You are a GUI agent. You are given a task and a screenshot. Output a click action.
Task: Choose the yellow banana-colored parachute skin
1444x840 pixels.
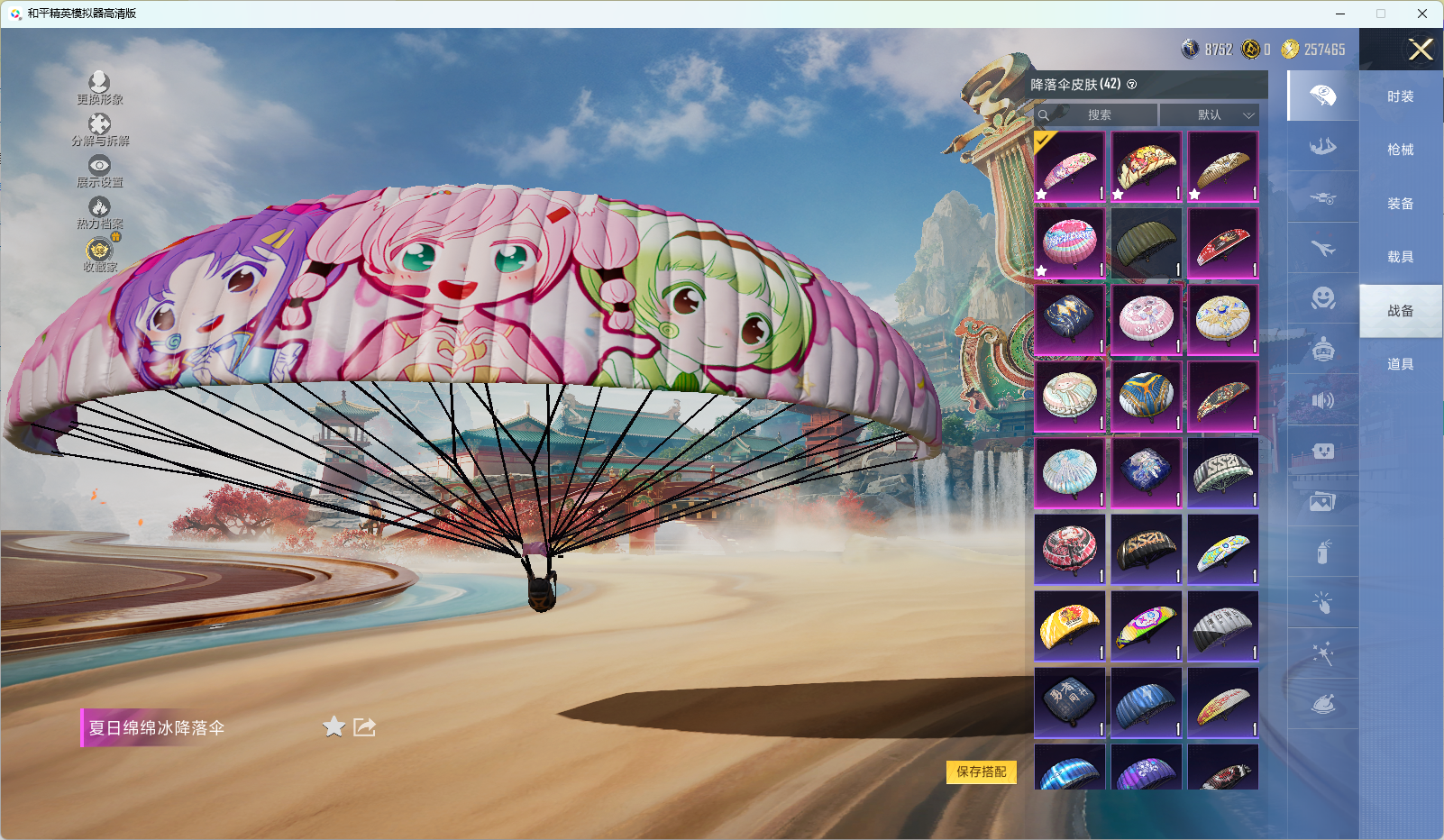pos(1069,625)
